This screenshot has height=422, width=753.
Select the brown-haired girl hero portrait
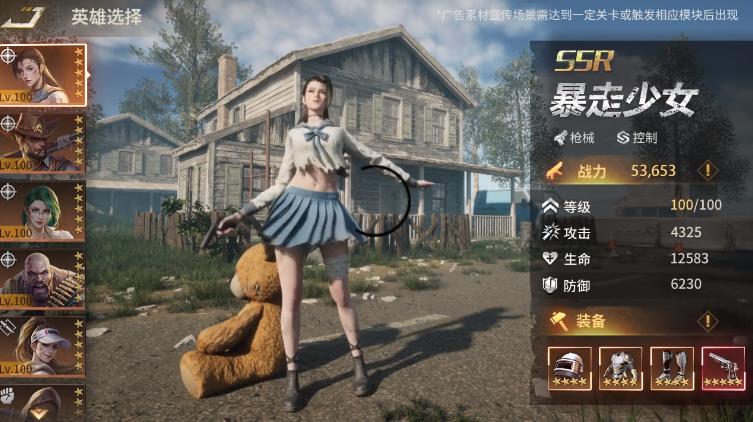(x=43, y=74)
